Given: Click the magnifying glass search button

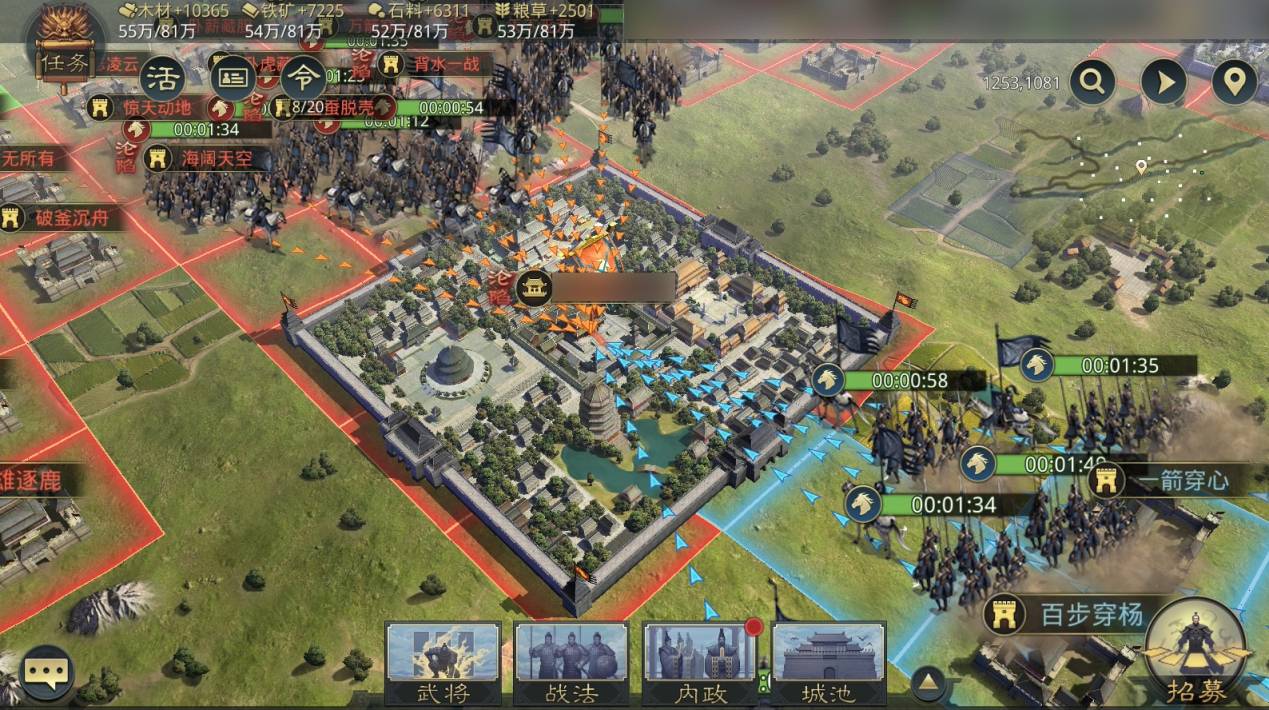Looking at the screenshot, I should tap(1092, 83).
